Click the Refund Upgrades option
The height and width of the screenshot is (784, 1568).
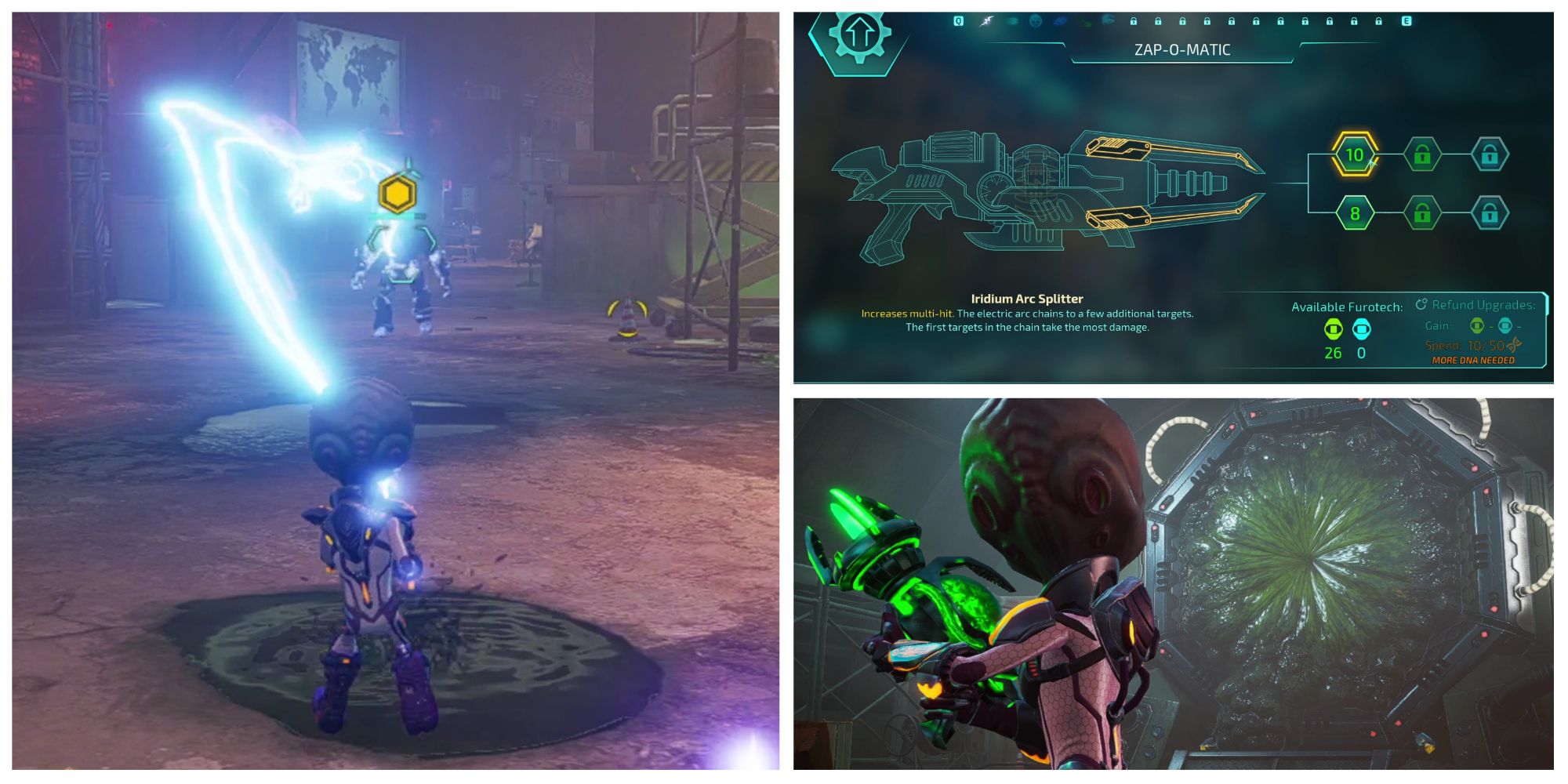point(1486,306)
